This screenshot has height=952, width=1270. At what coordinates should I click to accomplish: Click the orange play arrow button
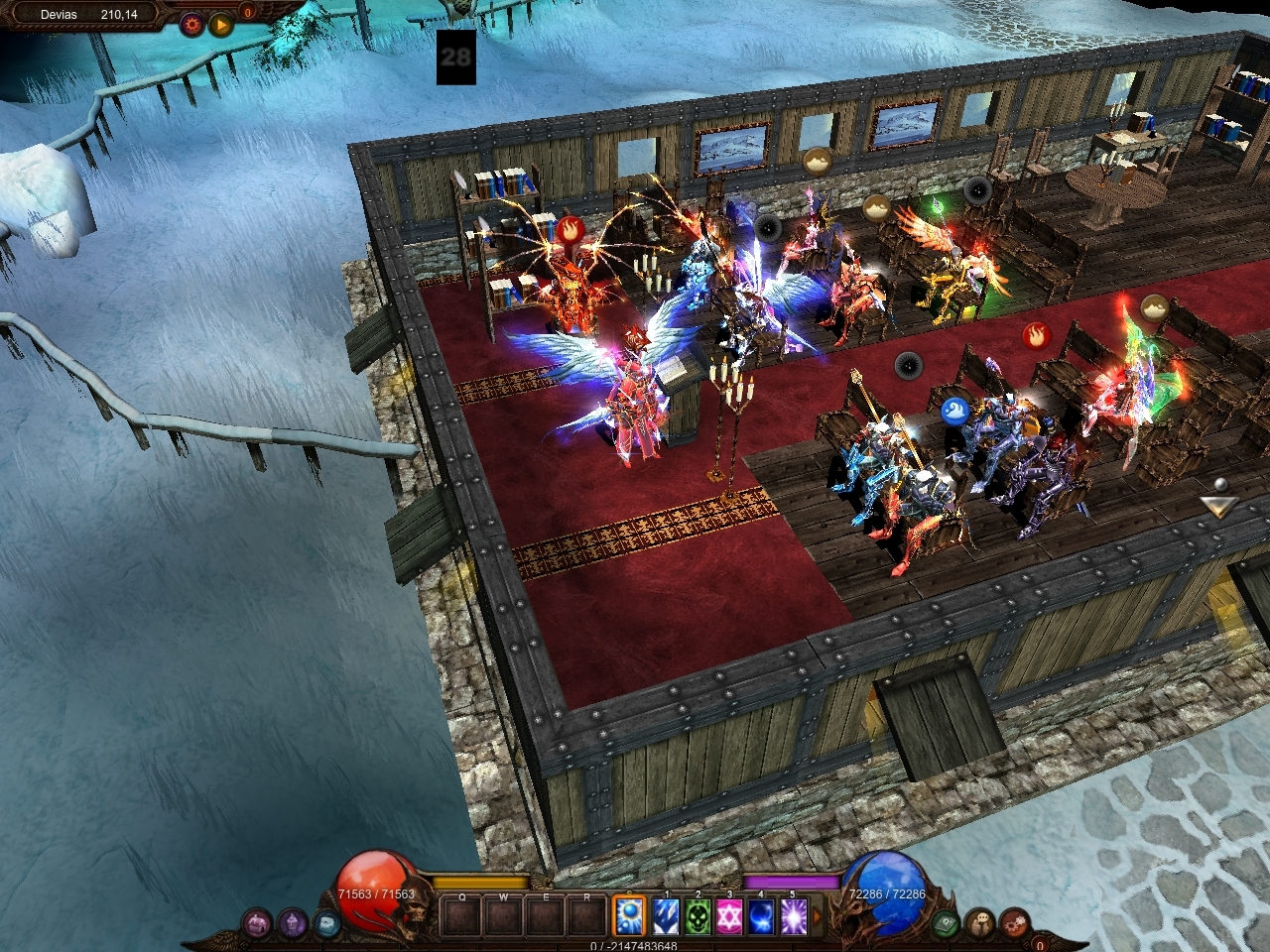pyautogui.click(x=220, y=24)
